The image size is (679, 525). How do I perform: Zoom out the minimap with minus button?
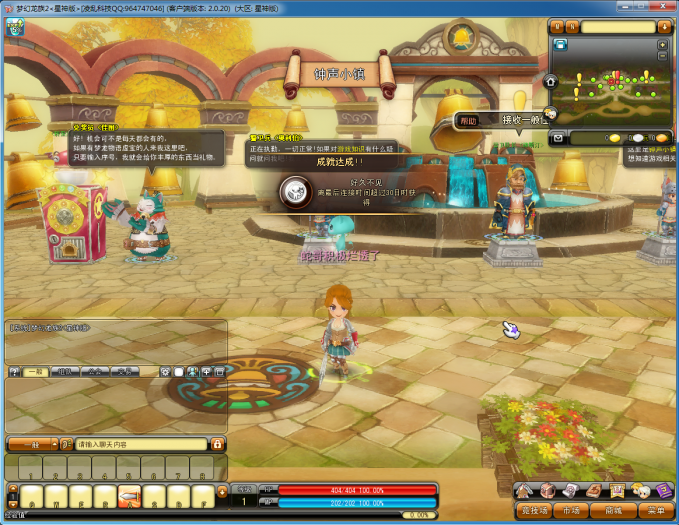tap(663, 58)
